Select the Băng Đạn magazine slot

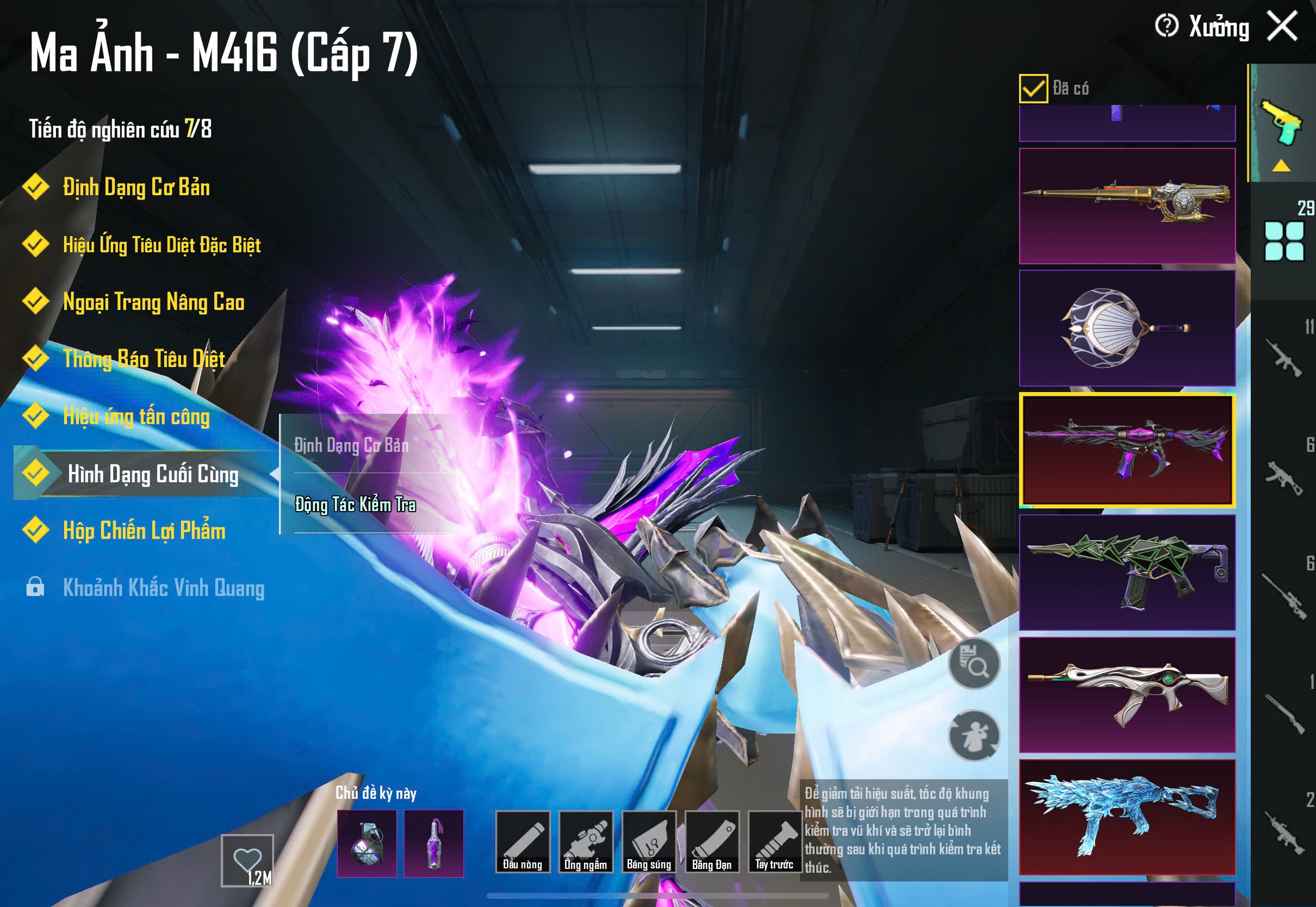pyautogui.click(x=712, y=842)
